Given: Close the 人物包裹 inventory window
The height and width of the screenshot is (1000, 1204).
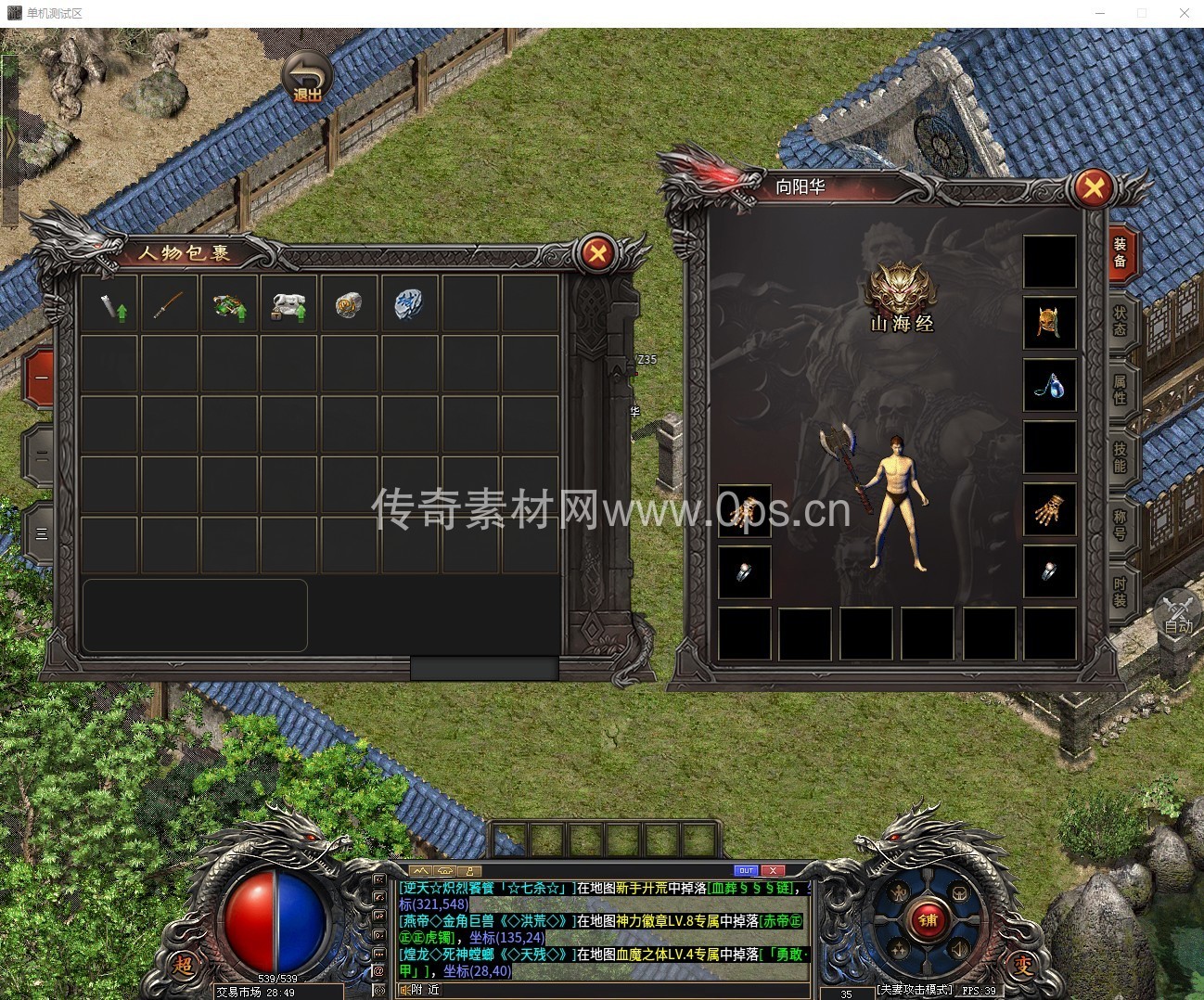Looking at the screenshot, I should pyautogui.click(x=598, y=252).
